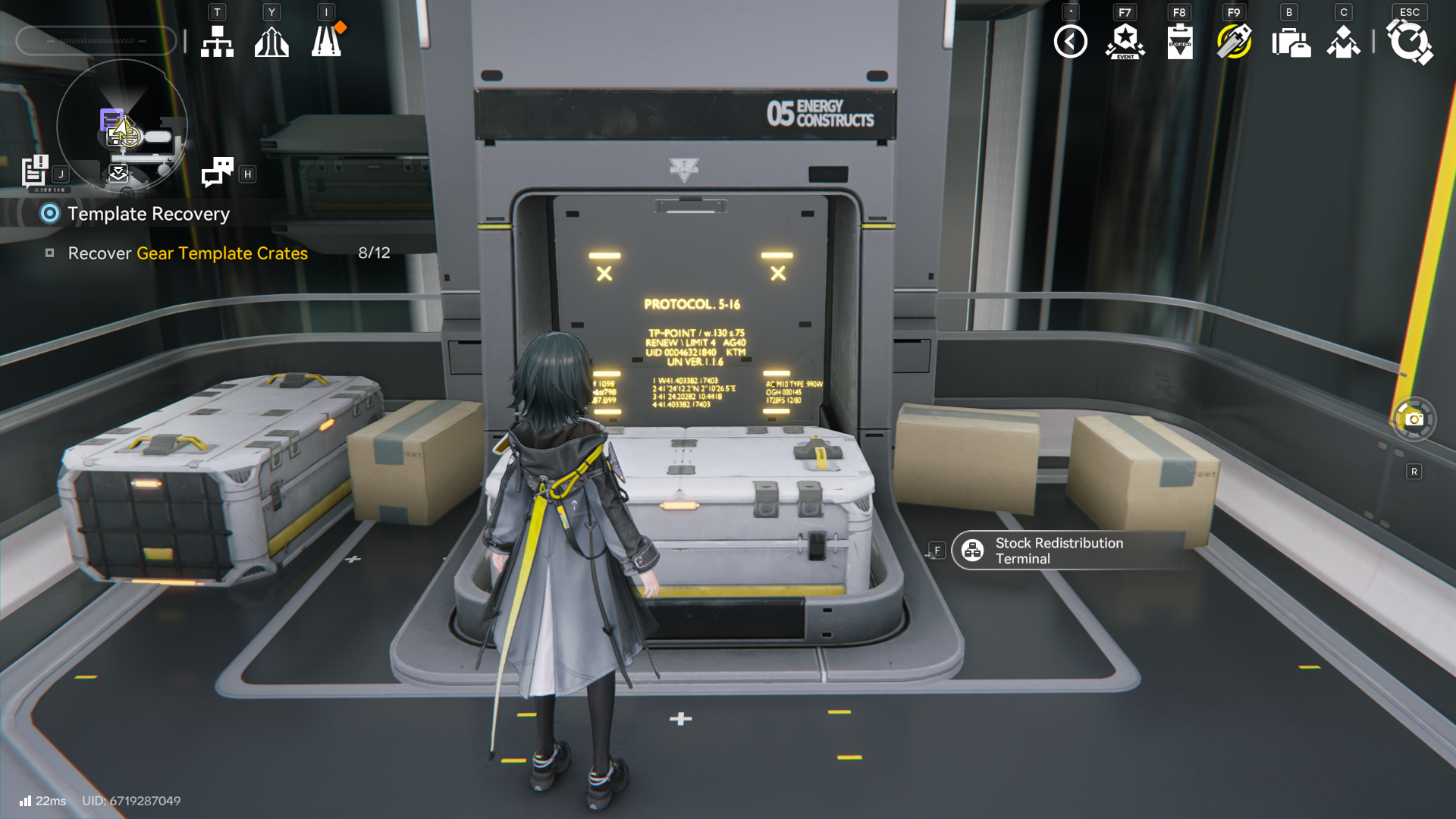Open the yellow-ringed headhunt ticket icon
1456x819 pixels.
click(x=1234, y=42)
